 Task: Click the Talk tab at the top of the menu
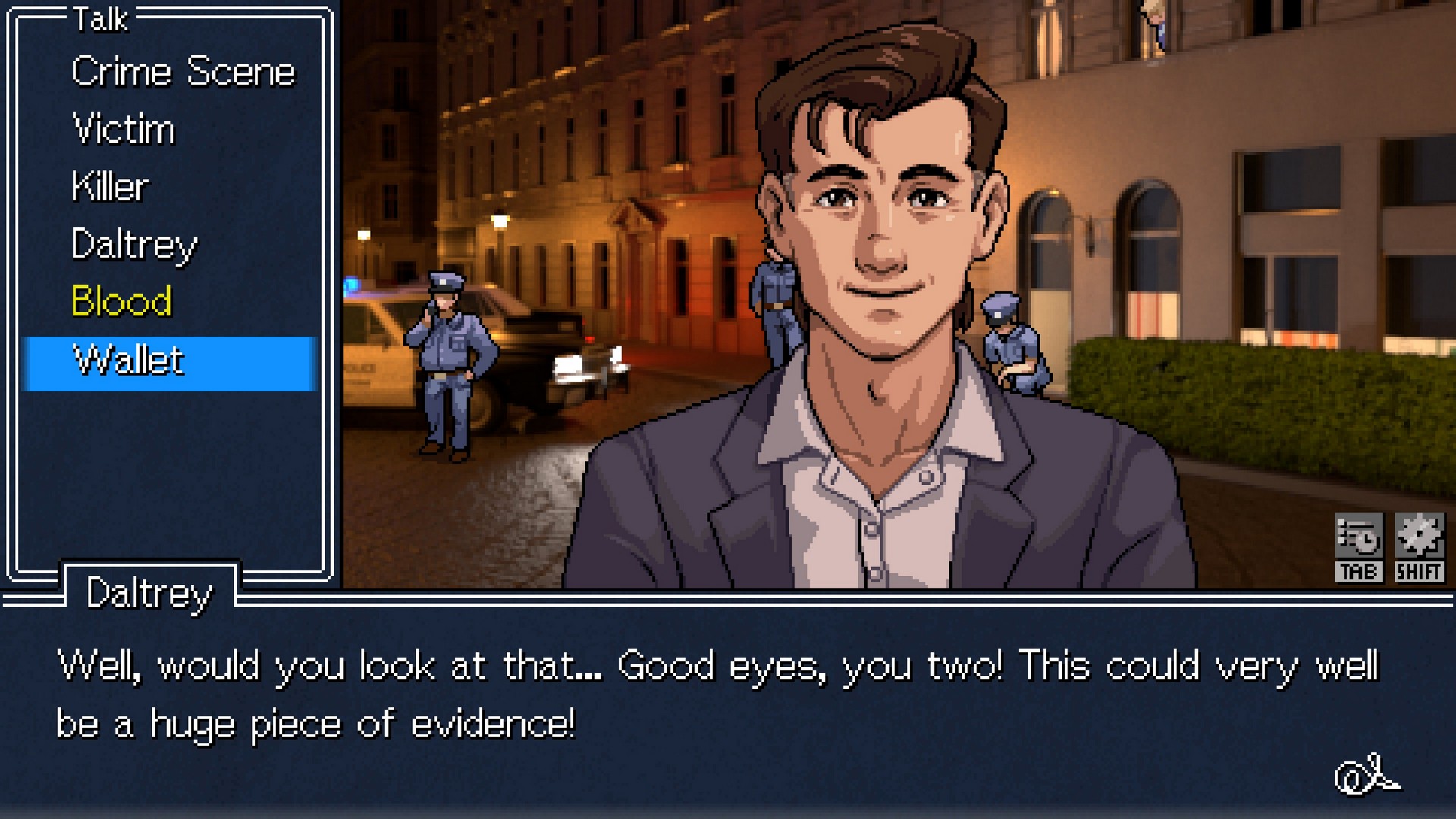[x=99, y=21]
